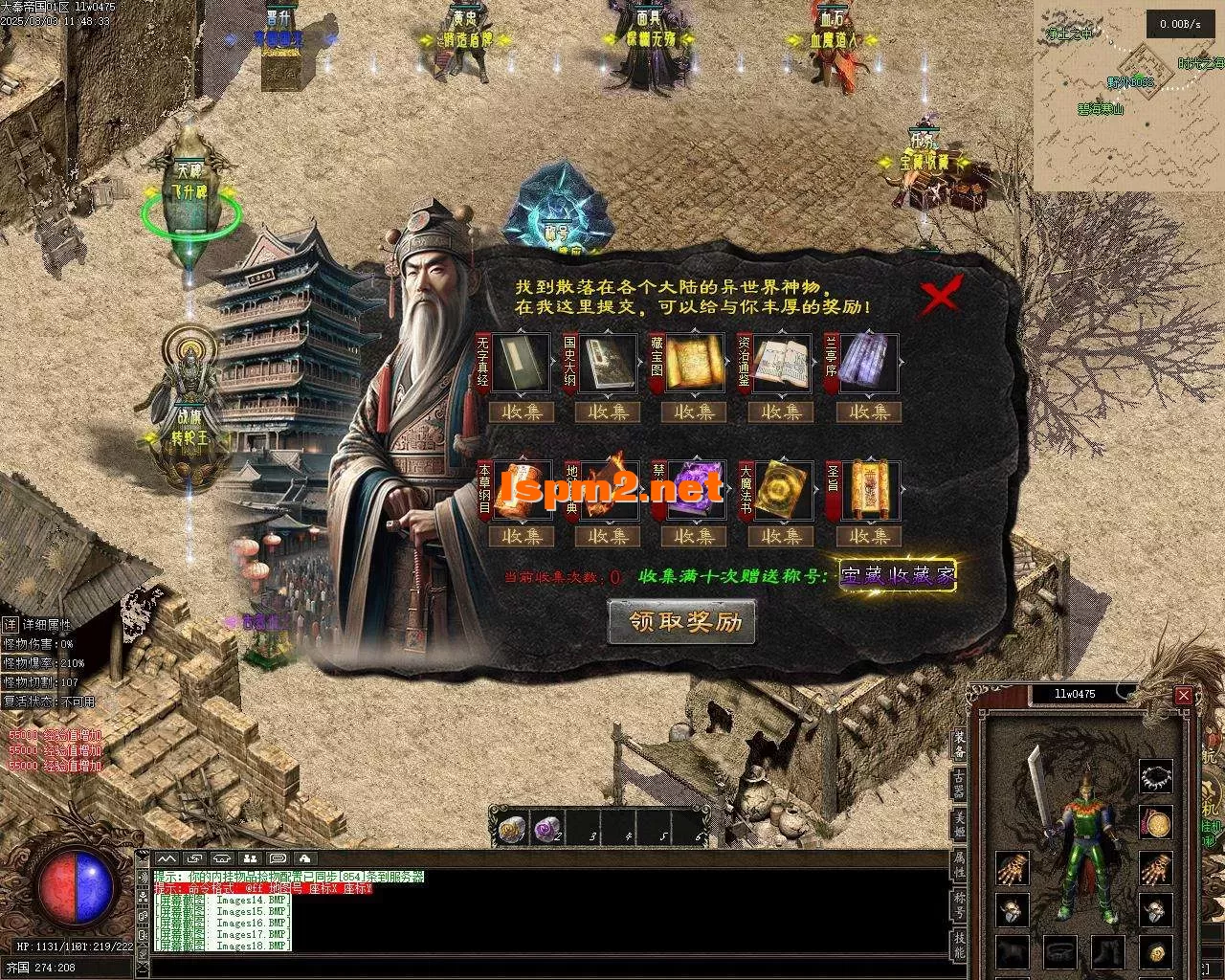Collect the 无字真经 book
This screenshot has height=980, width=1225.
(523, 412)
